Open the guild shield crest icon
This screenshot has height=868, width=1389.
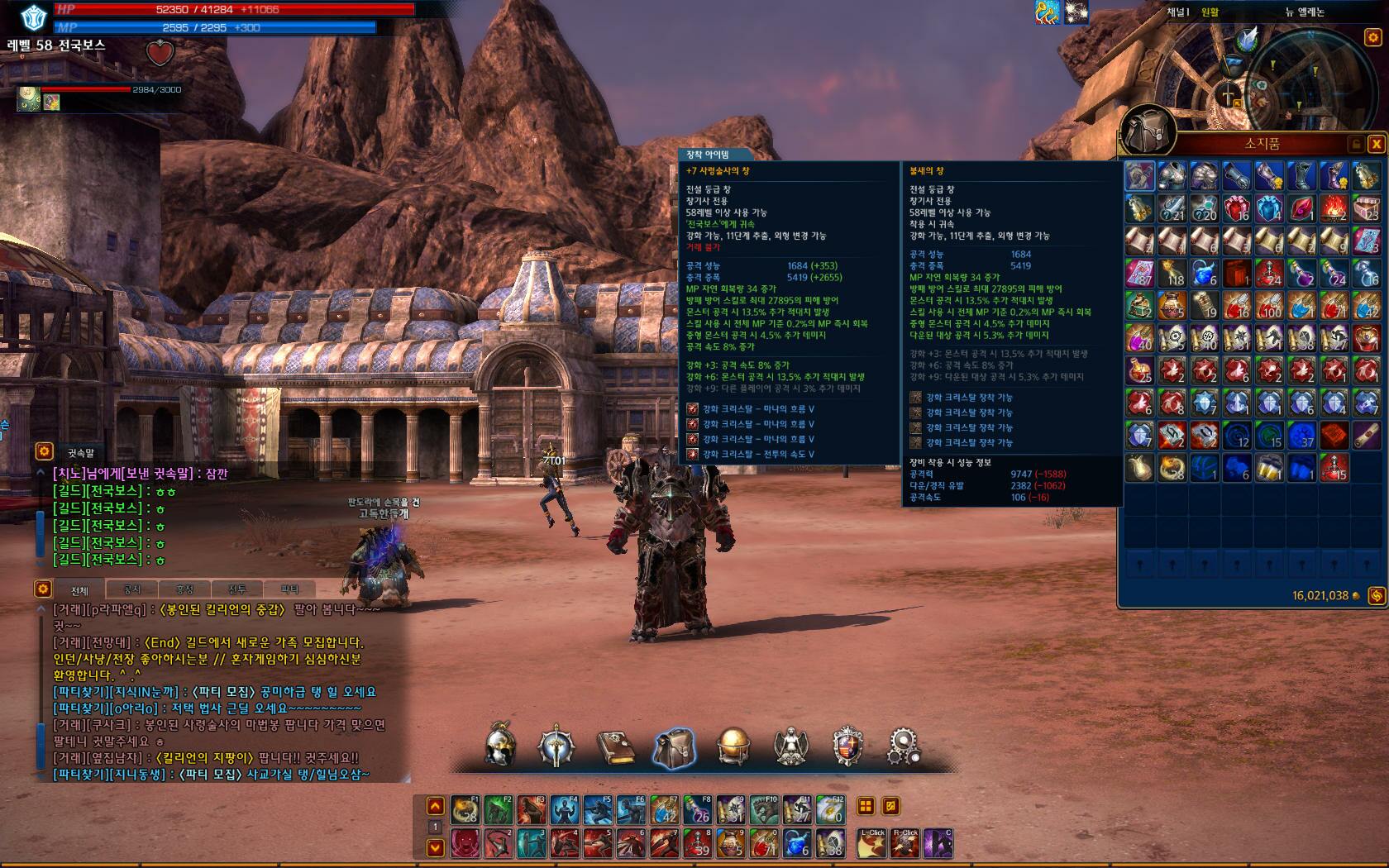tap(847, 746)
